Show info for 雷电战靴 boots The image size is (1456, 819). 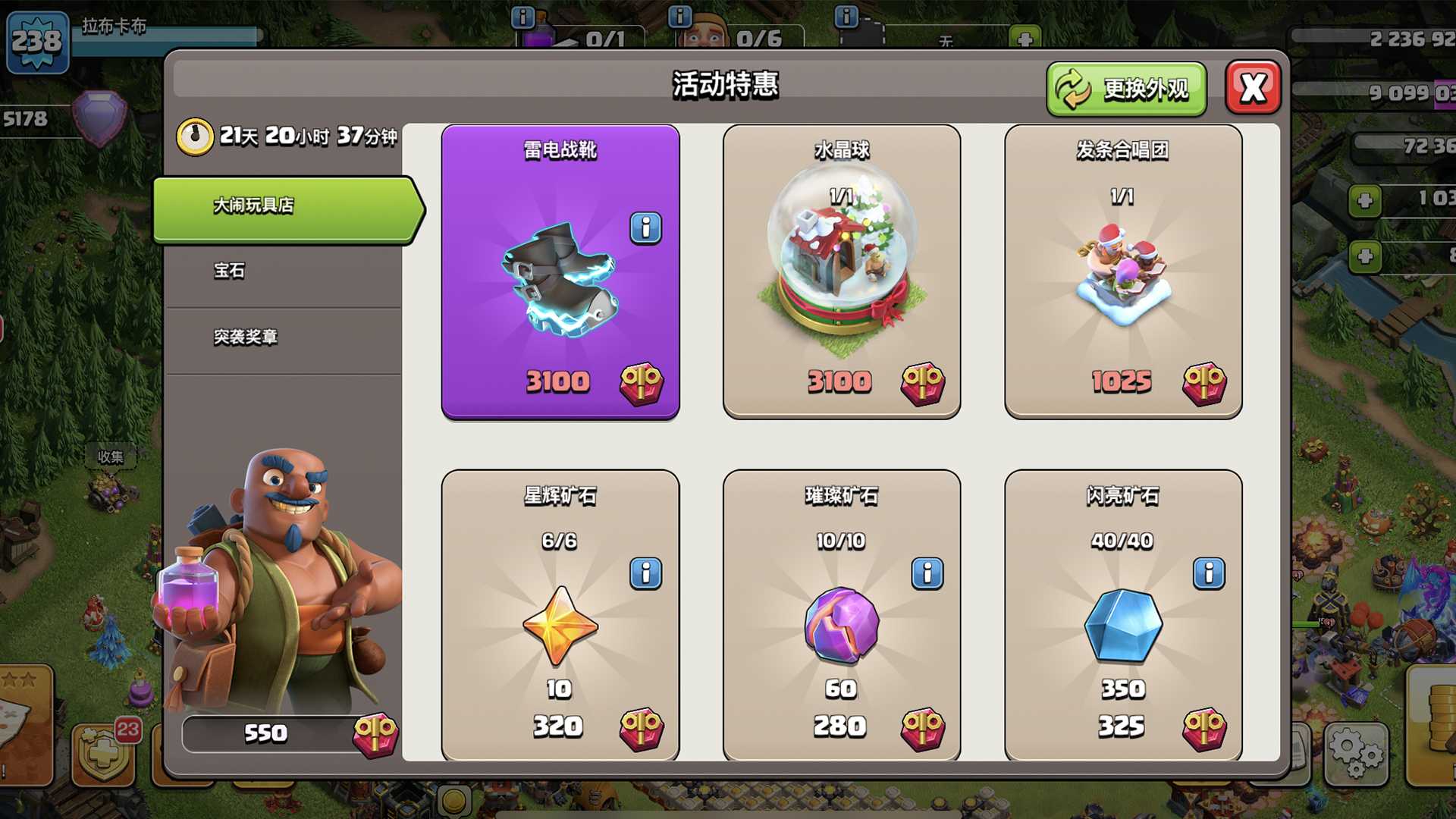[x=645, y=227]
